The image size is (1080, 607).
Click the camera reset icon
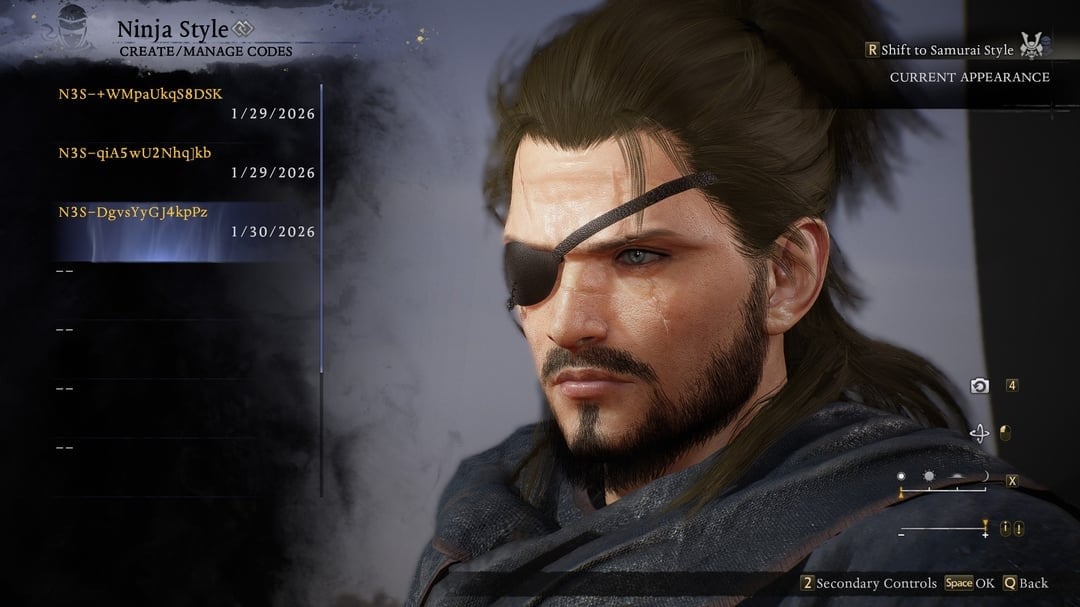pos(979,386)
